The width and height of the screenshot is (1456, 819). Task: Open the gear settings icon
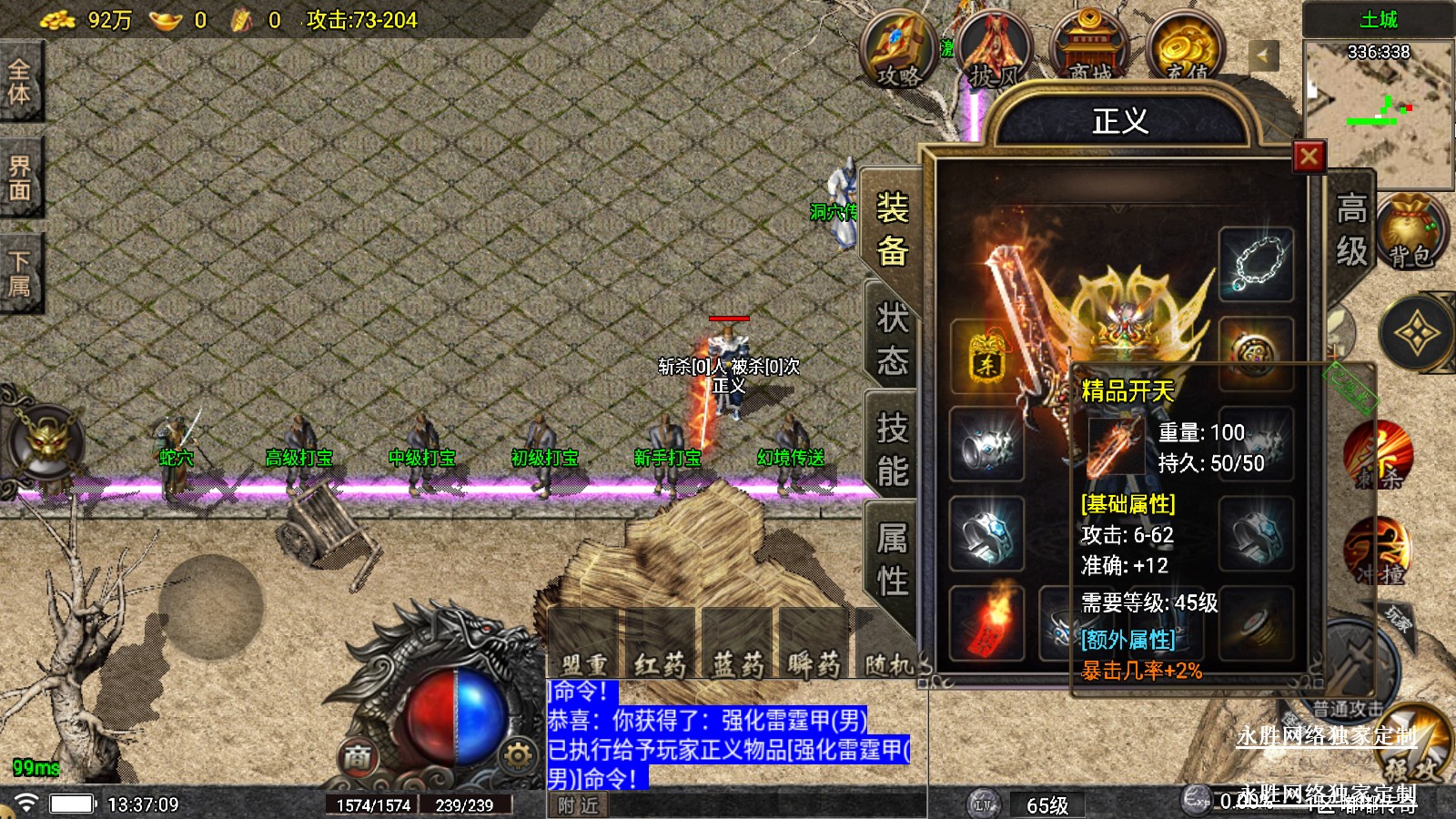coord(517,755)
